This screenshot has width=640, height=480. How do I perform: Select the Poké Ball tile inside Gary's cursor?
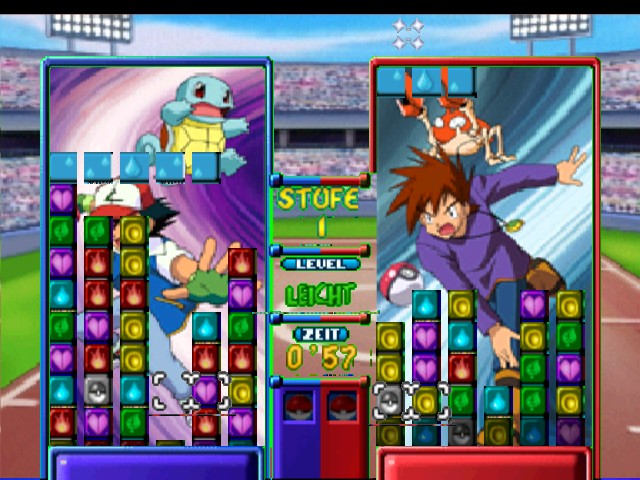tap(390, 400)
